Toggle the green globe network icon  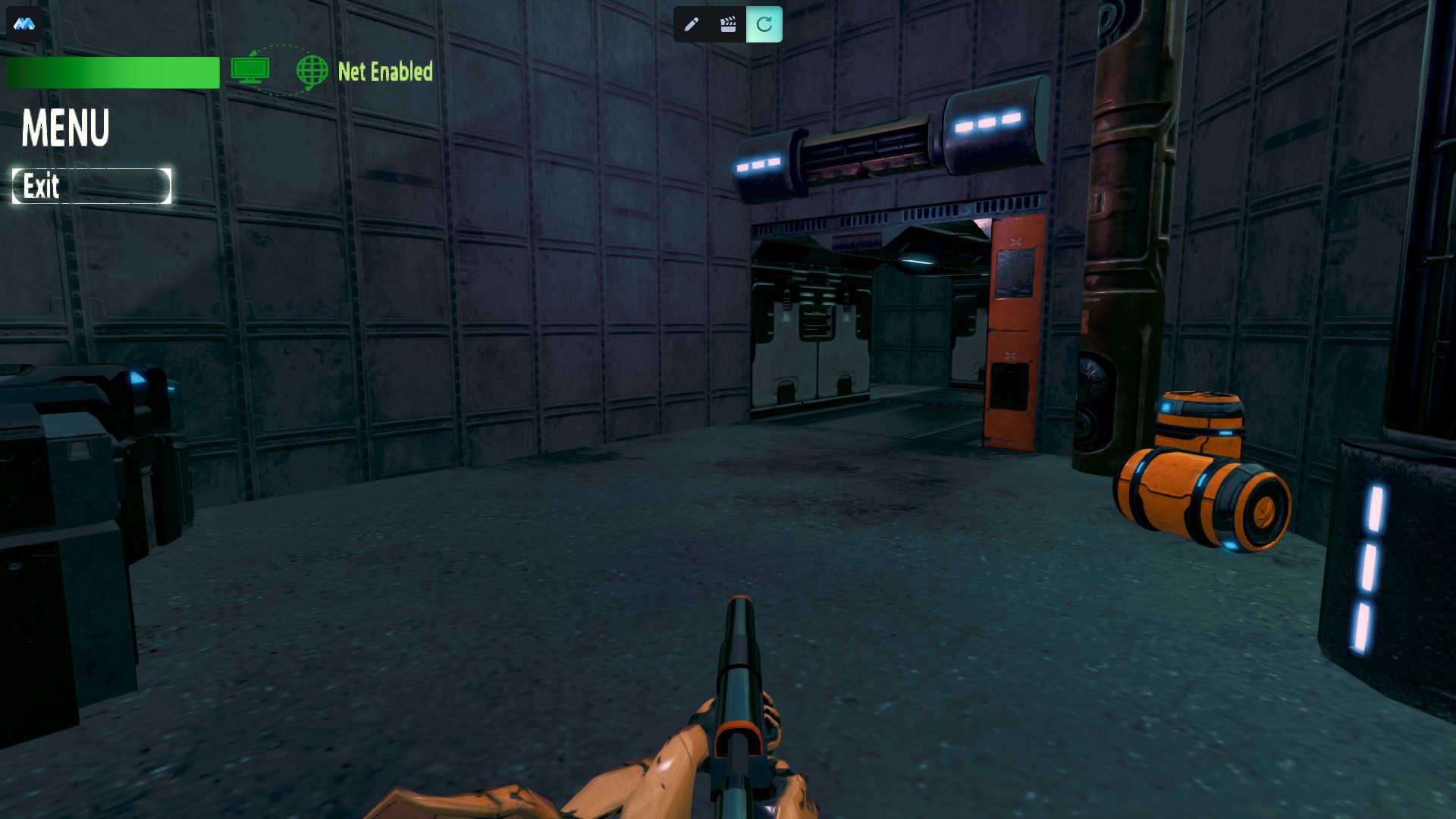tap(312, 71)
